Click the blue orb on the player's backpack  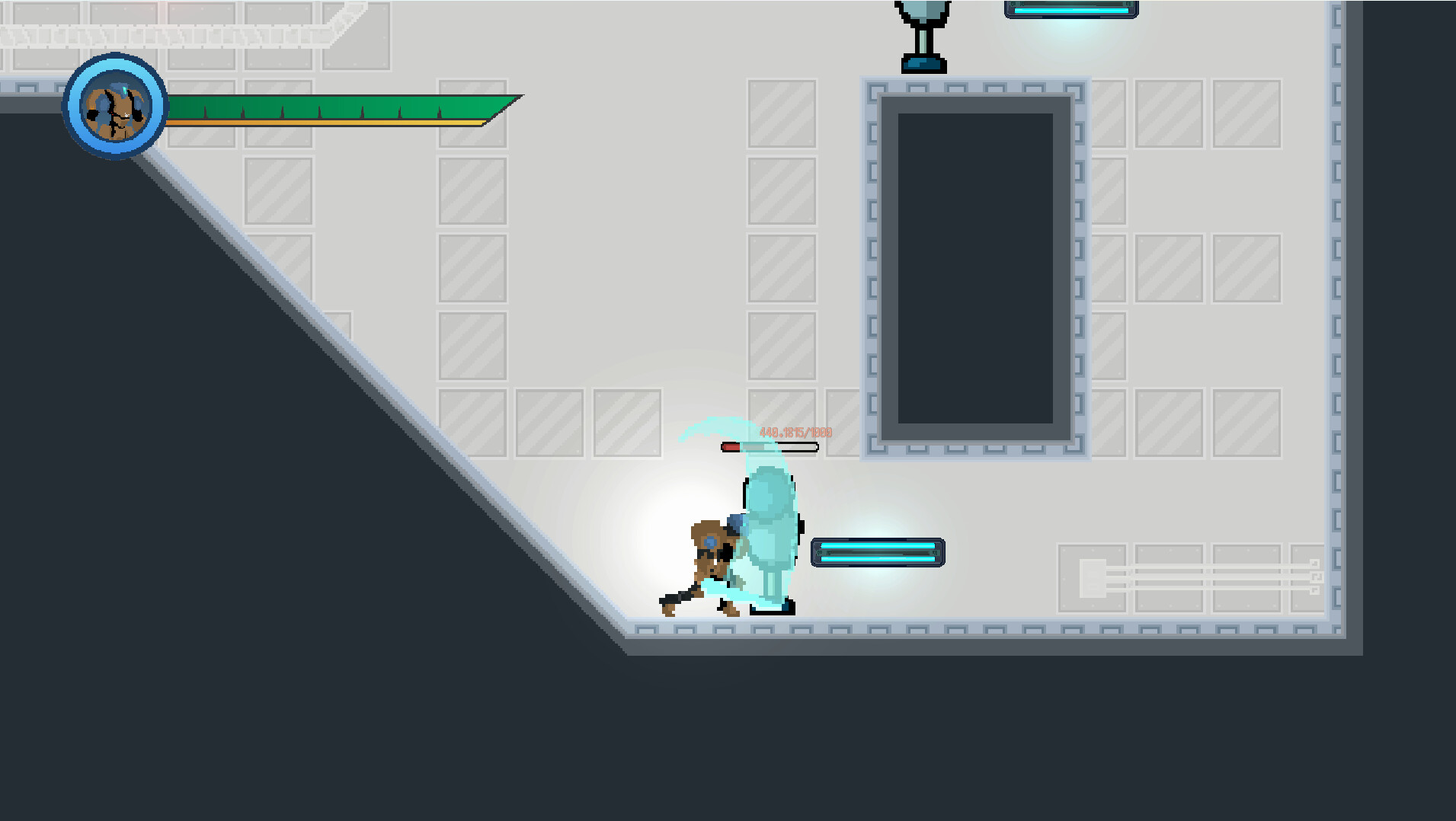coord(709,540)
